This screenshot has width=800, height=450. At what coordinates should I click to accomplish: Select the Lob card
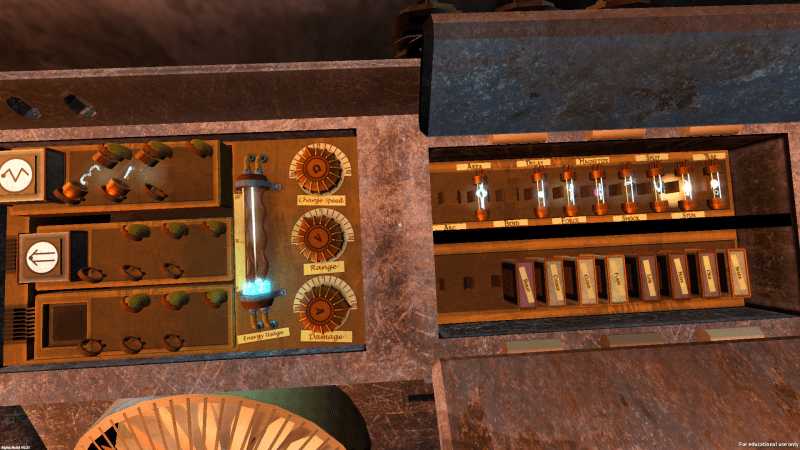pyautogui.click(x=649, y=276)
